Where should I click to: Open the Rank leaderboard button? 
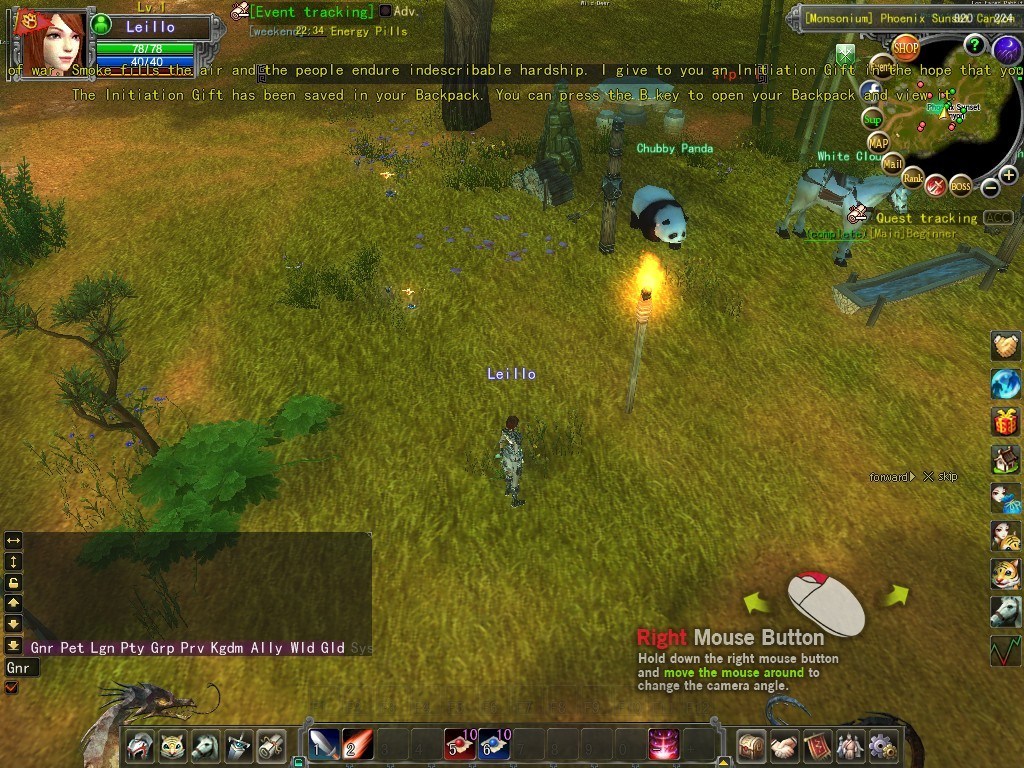(x=913, y=178)
